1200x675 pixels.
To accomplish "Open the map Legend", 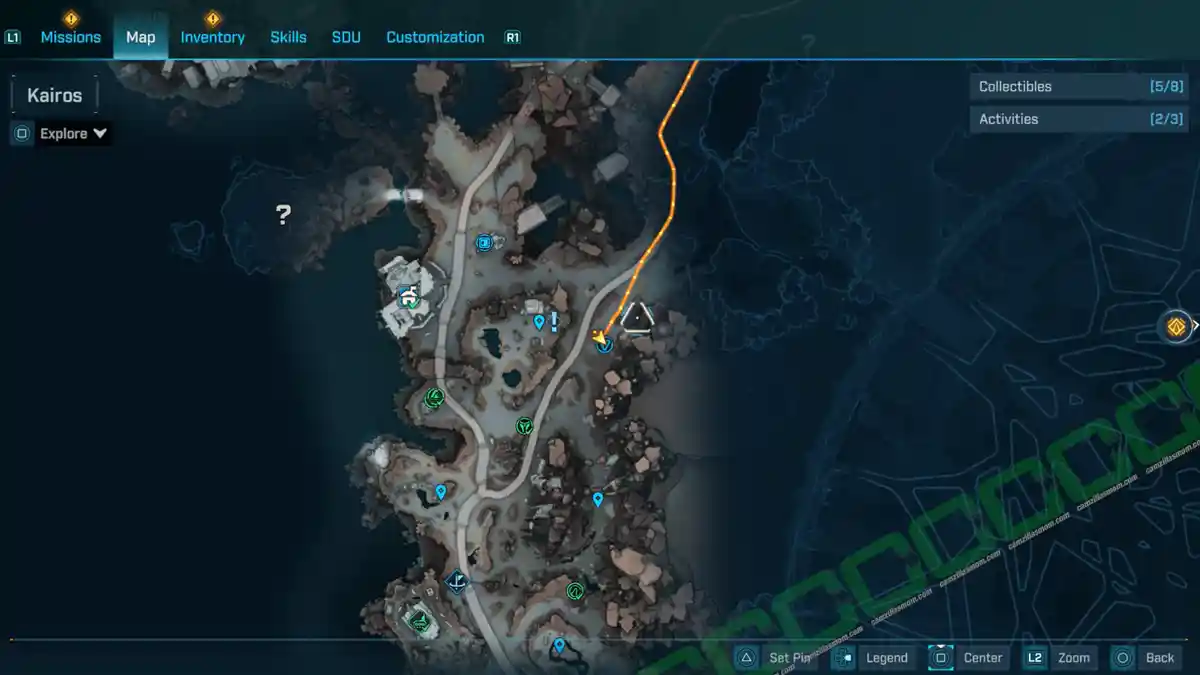I will click(872, 657).
